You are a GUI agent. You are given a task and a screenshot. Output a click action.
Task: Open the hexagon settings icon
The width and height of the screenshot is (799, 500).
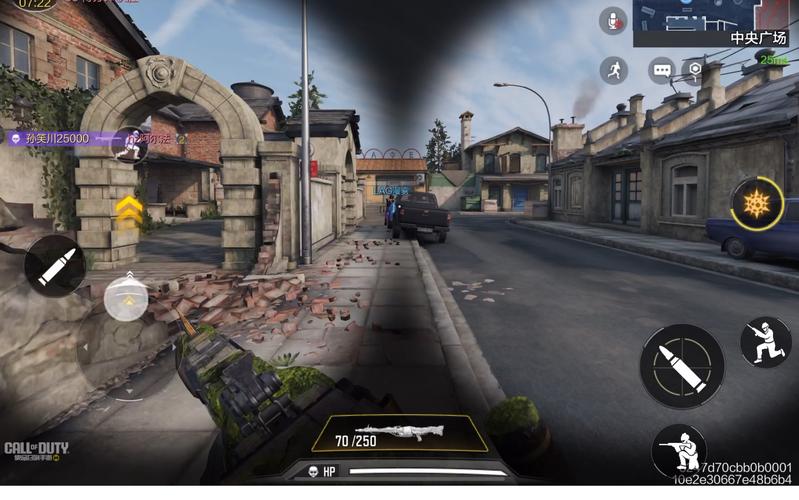tap(694, 70)
